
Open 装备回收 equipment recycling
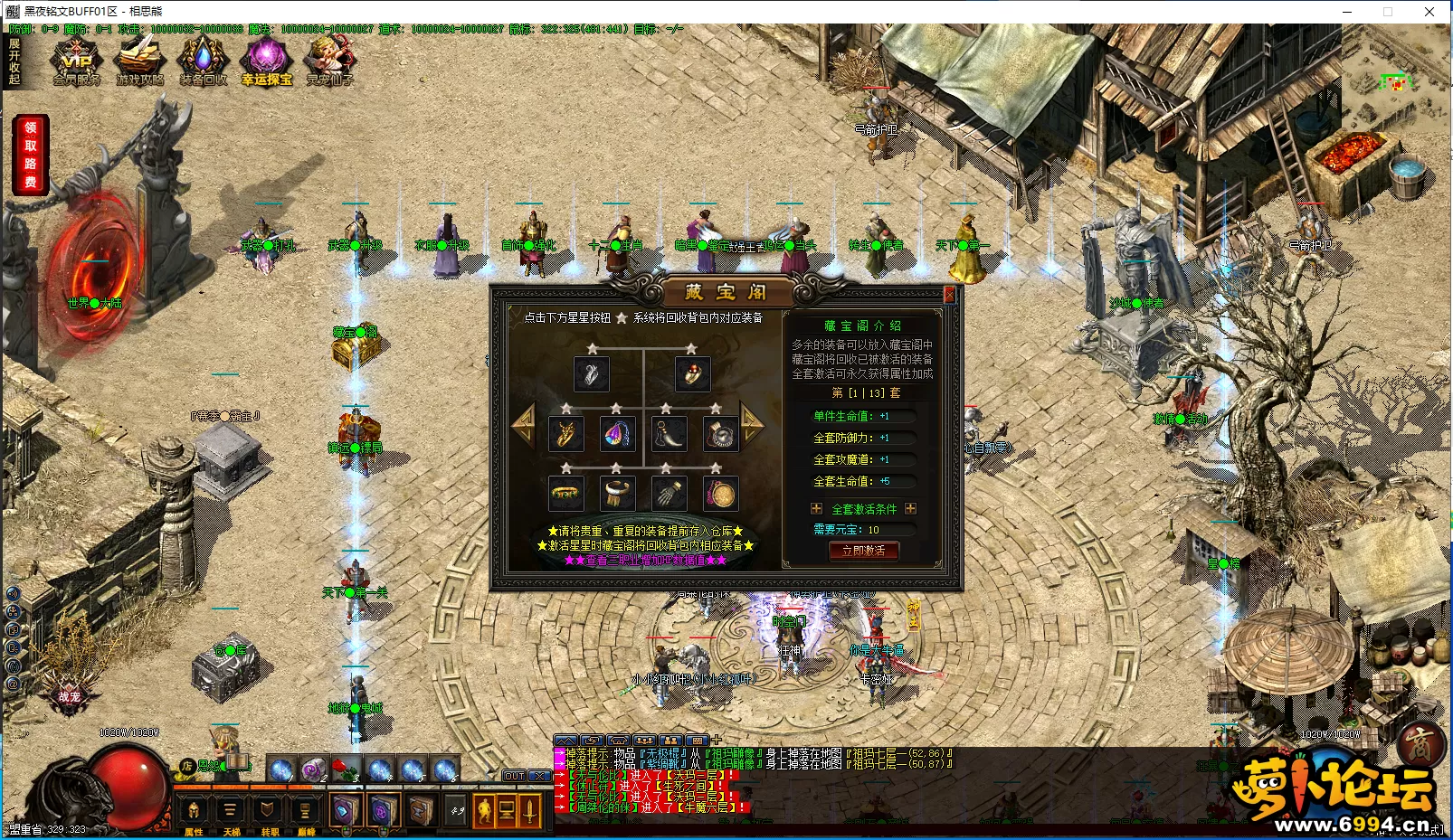[x=204, y=61]
